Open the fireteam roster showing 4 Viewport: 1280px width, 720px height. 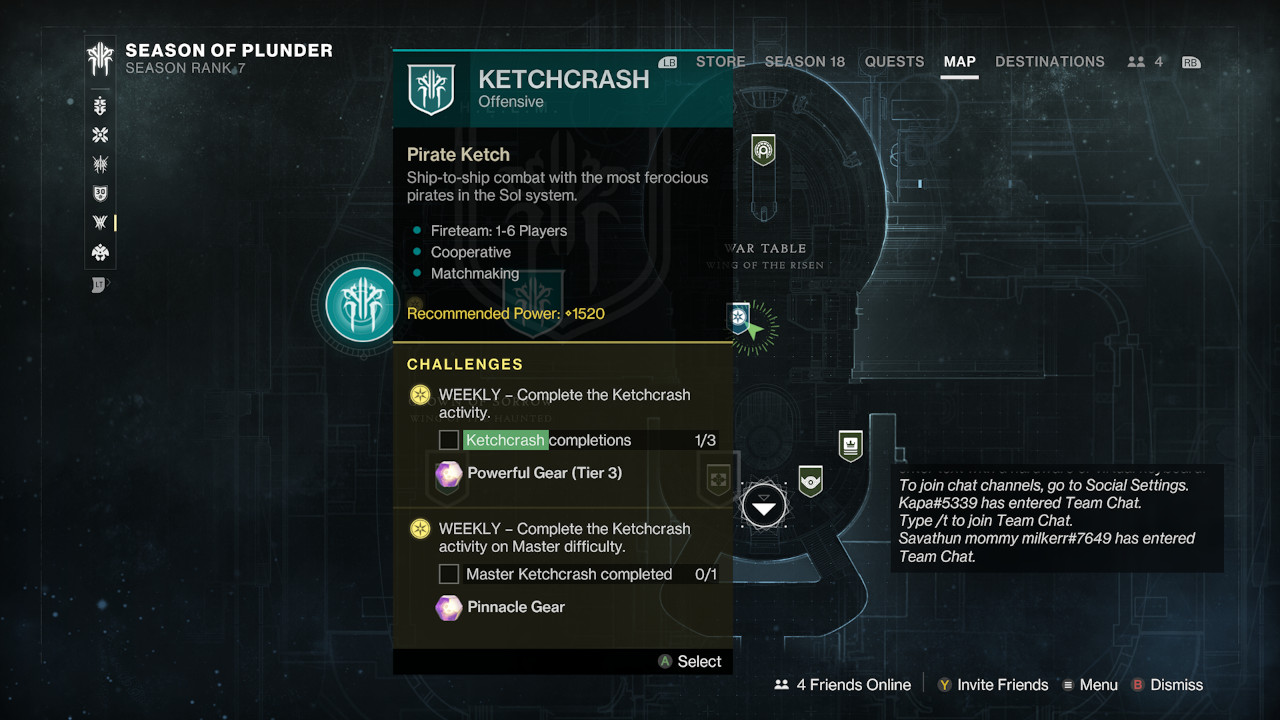click(1145, 62)
